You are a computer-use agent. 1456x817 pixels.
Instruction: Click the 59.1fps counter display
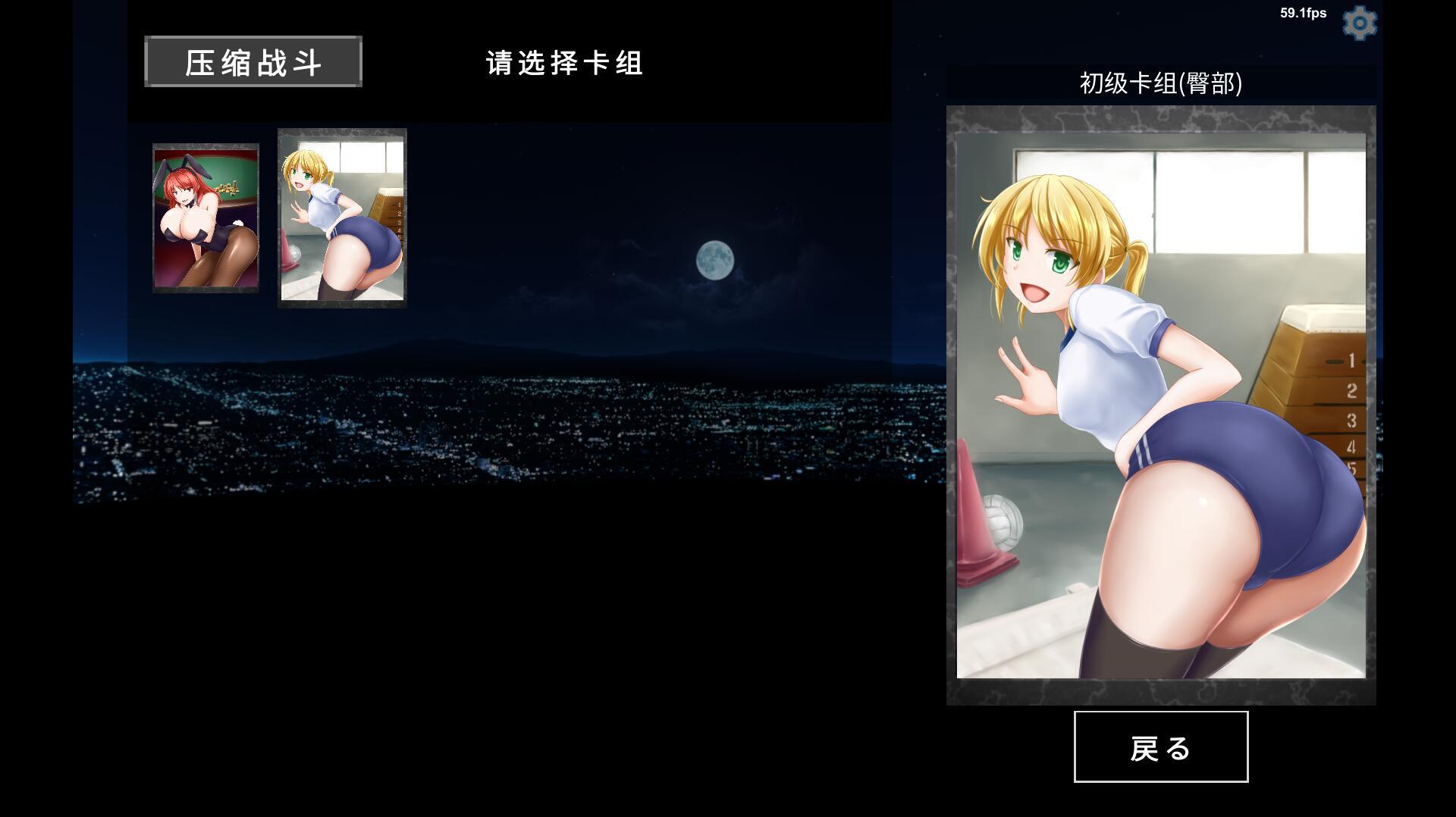click(x=1302, y=12)
